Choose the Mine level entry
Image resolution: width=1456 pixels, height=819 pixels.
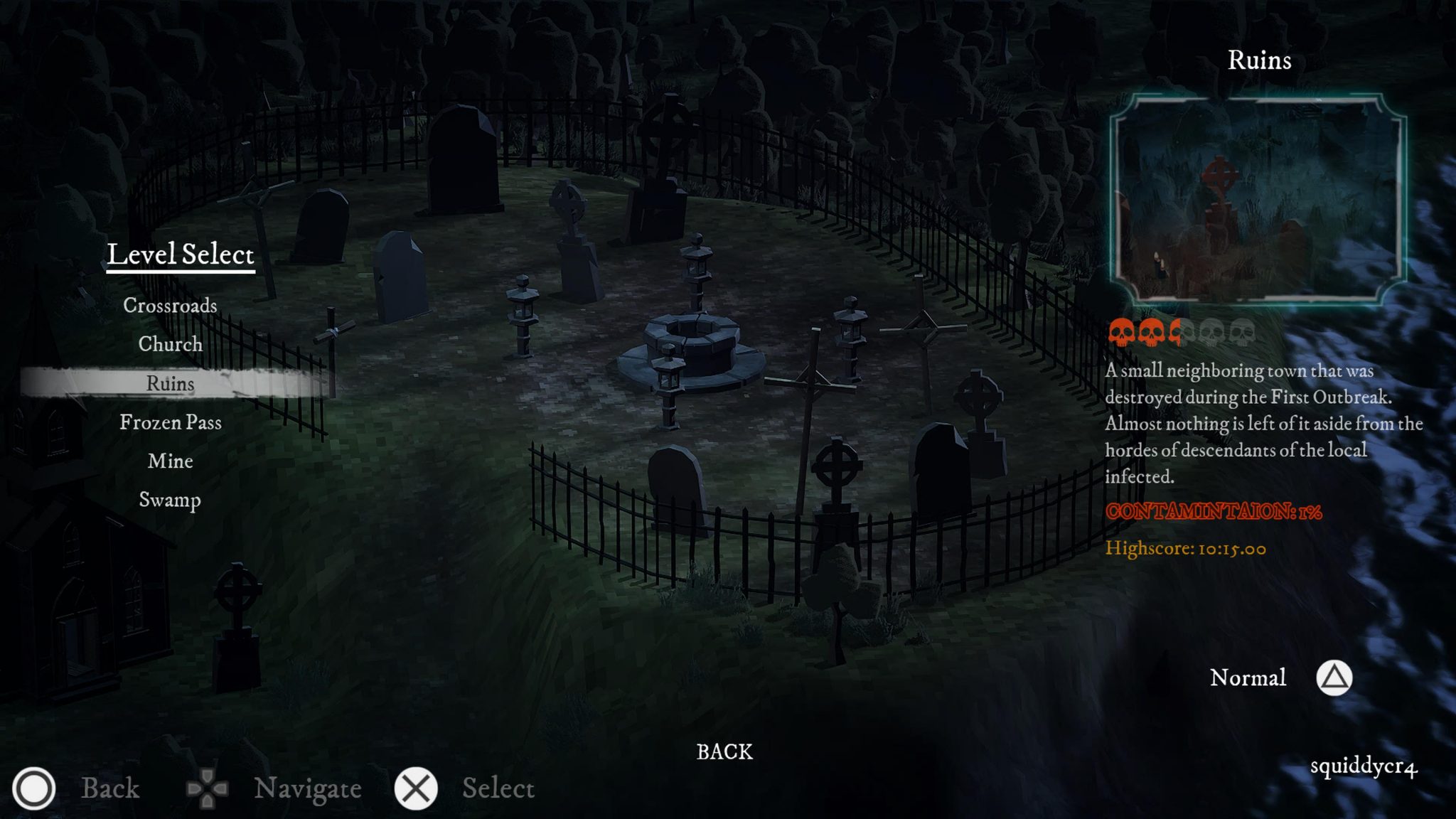169,461
